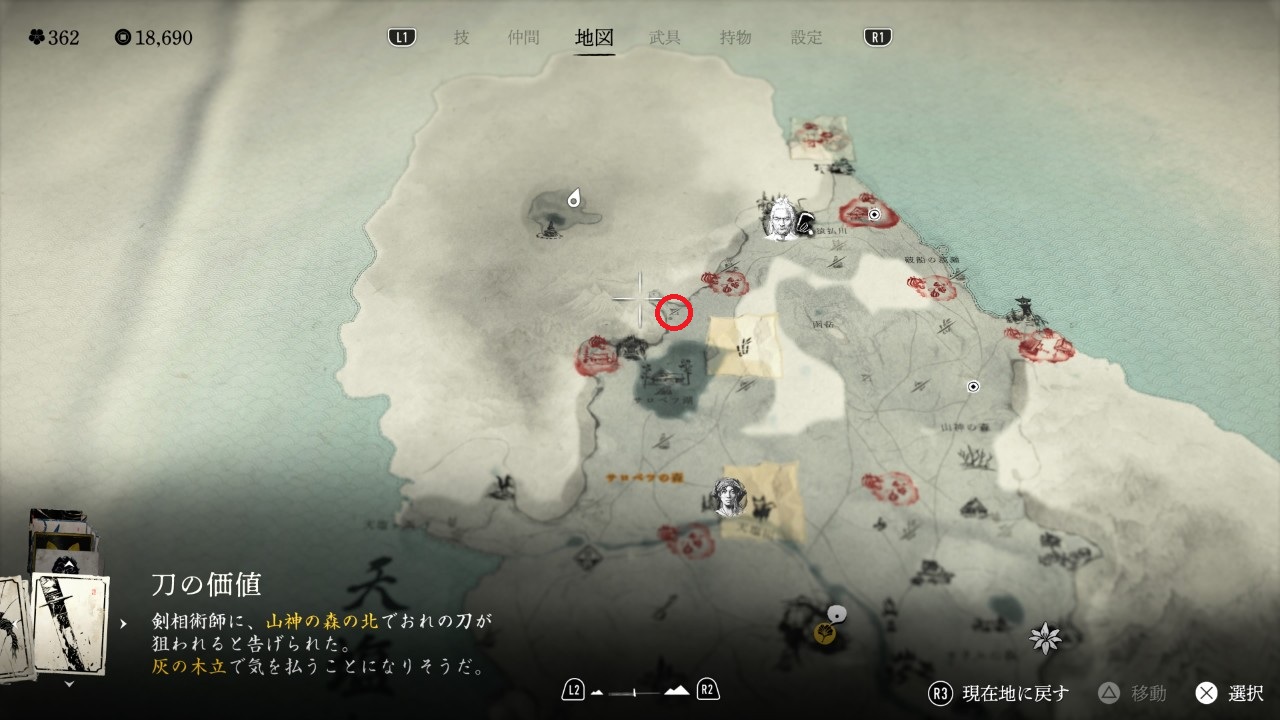1280x720 pixels.
Task: Choose the white teardrop marker on the mountain
Action: [x=575, y=198]
